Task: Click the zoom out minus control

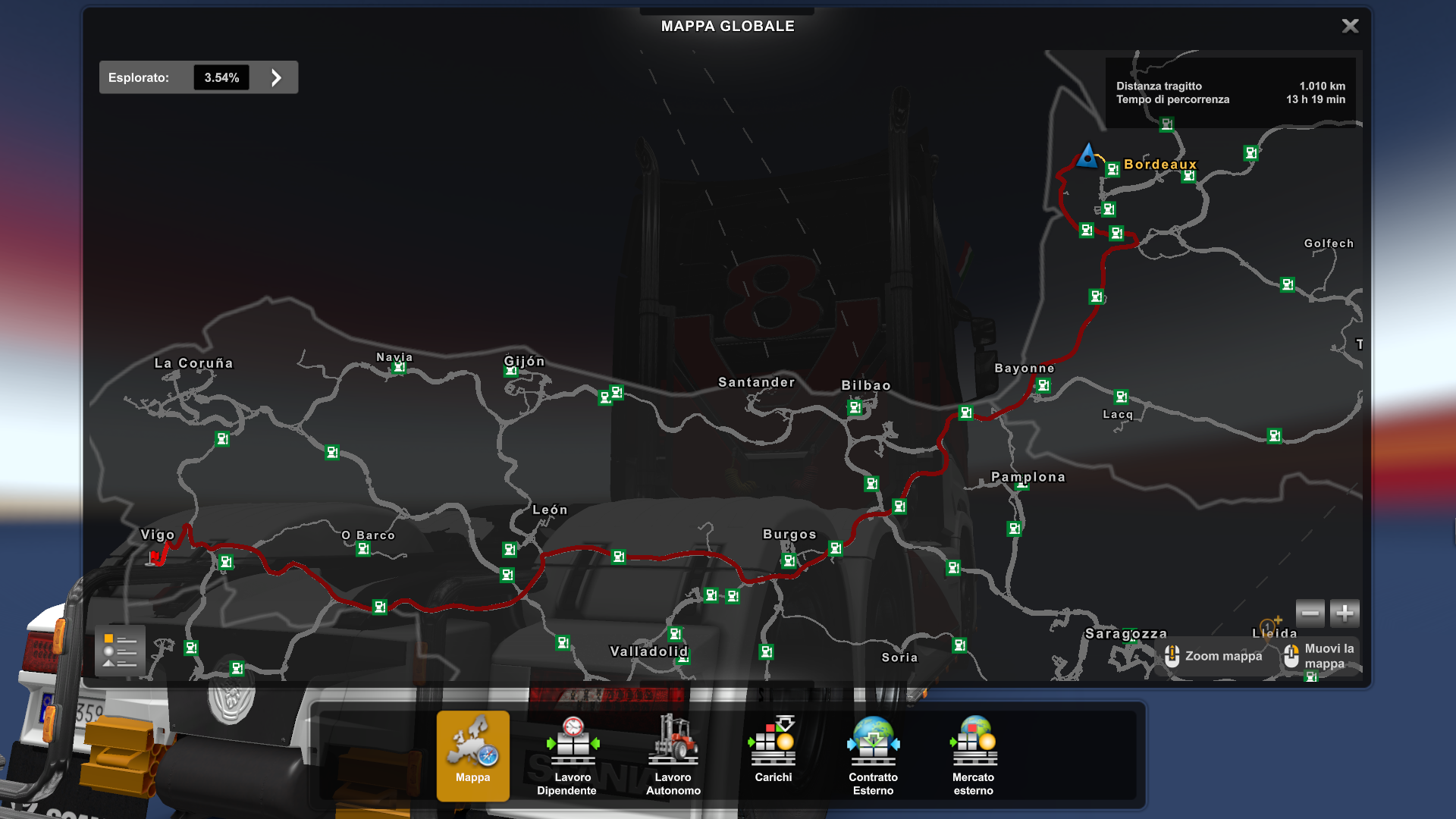Action: (1310, 613)
